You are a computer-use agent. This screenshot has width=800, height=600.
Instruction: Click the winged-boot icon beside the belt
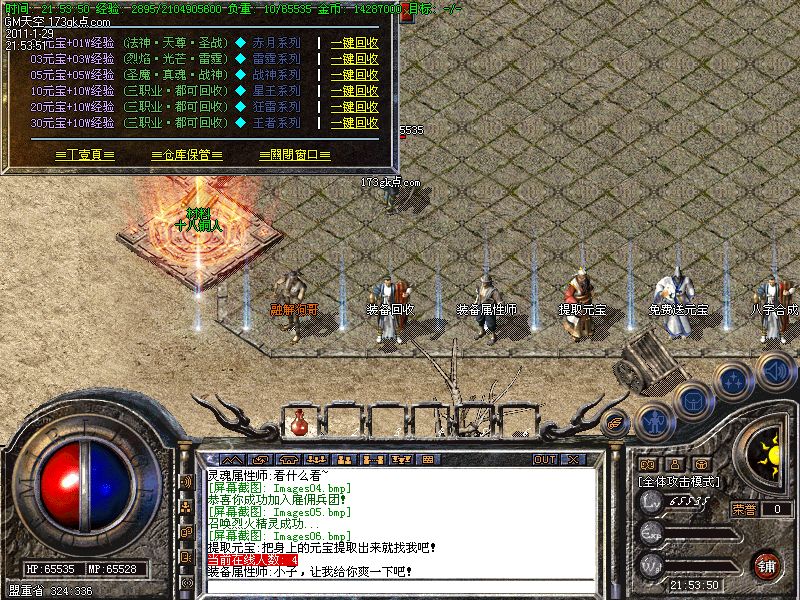coord(617,420)
